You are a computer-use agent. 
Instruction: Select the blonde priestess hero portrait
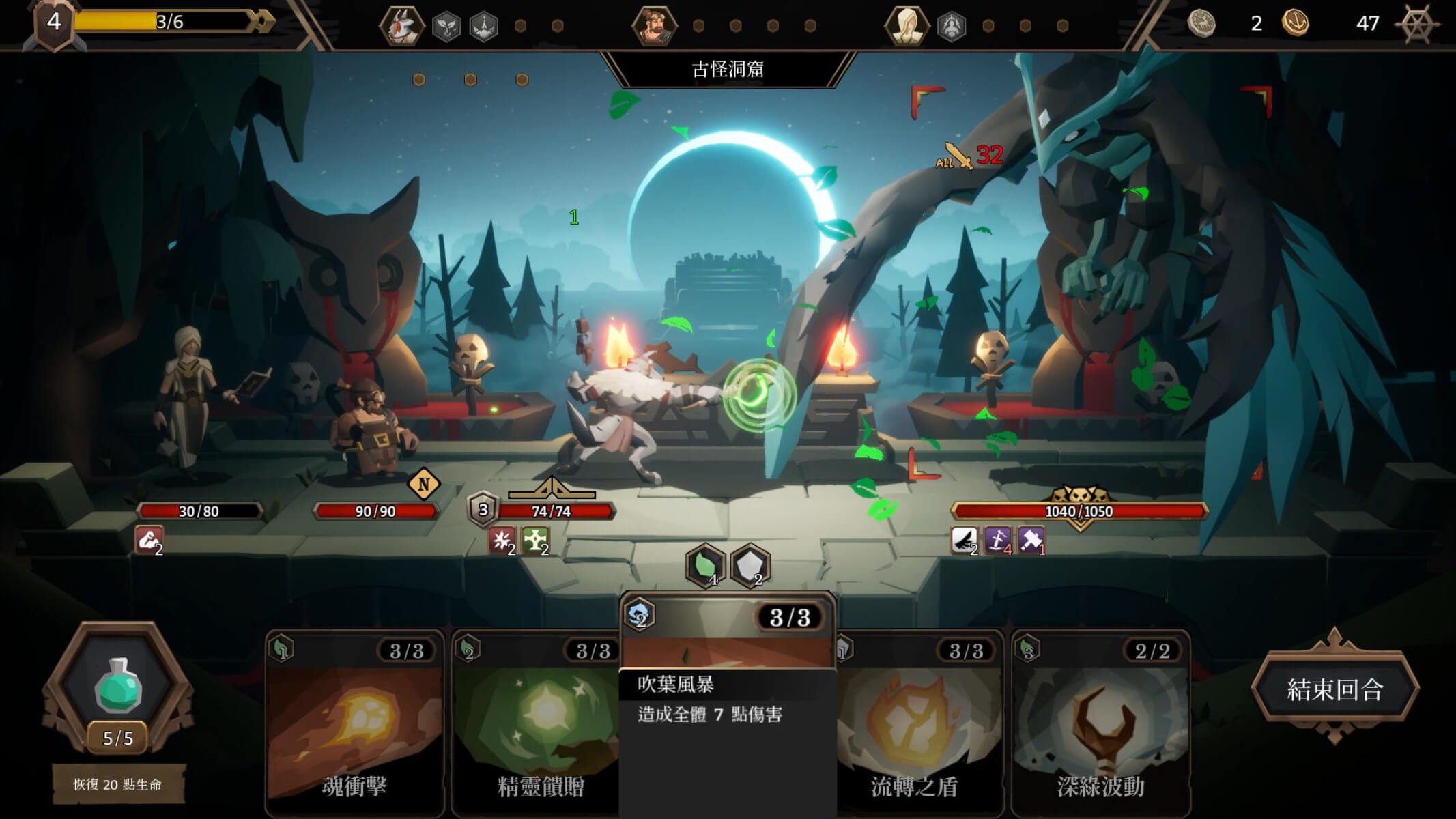click(907, 26)
